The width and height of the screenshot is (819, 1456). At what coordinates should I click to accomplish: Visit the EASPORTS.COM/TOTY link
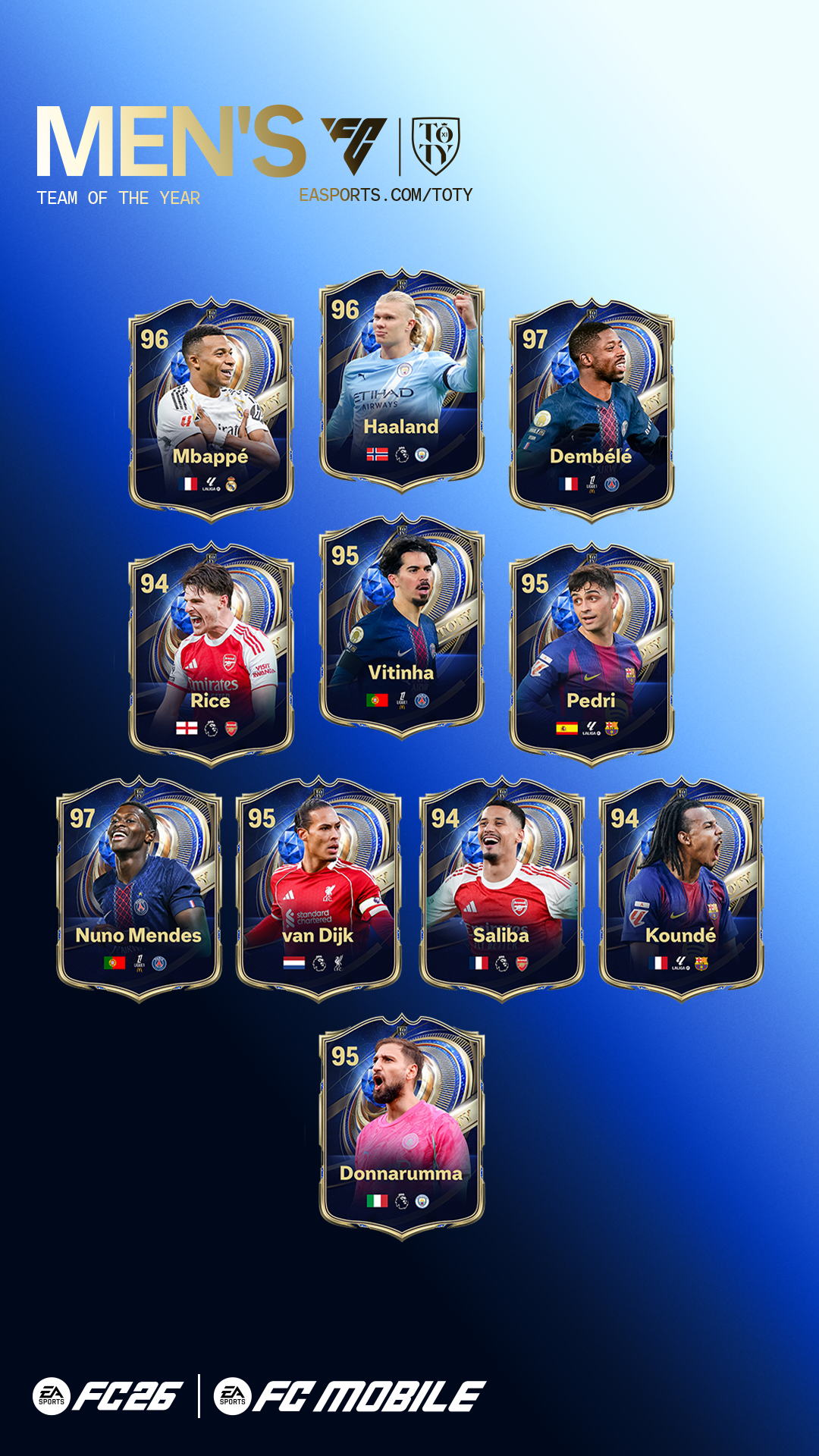(385, 196)
